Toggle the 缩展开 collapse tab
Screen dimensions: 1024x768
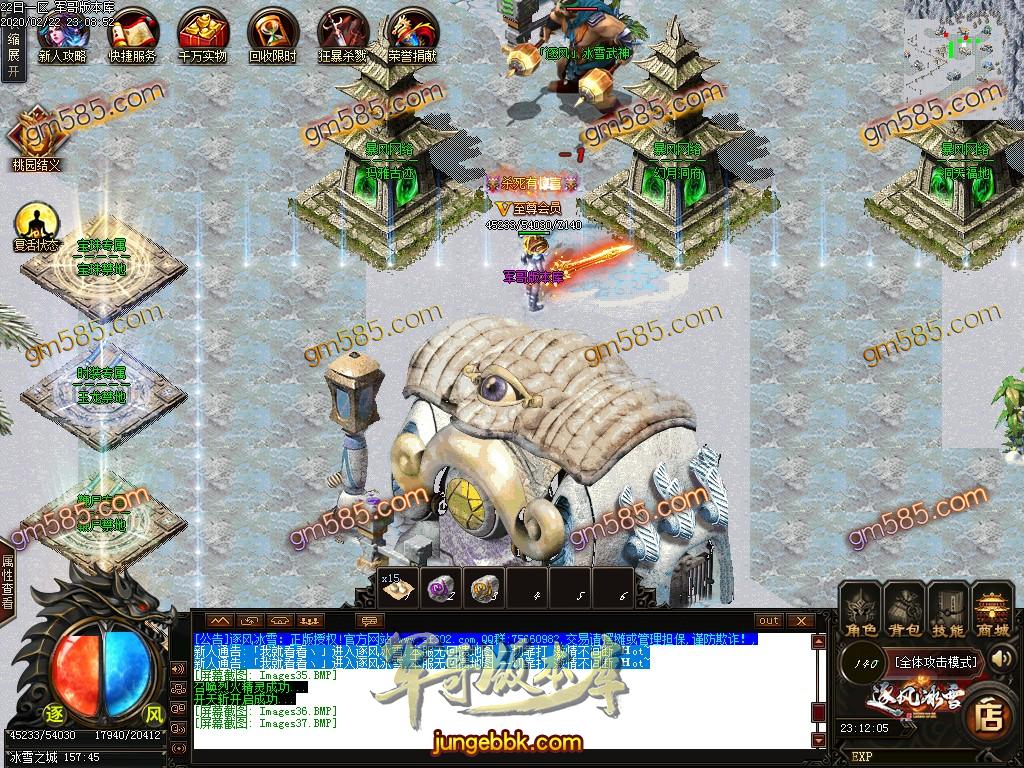(13, 54)
